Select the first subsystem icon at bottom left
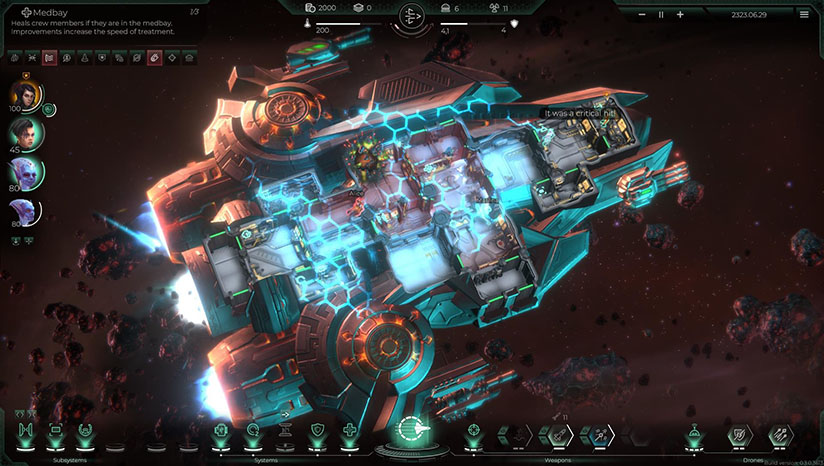The image size is (824, 466). 23,432
